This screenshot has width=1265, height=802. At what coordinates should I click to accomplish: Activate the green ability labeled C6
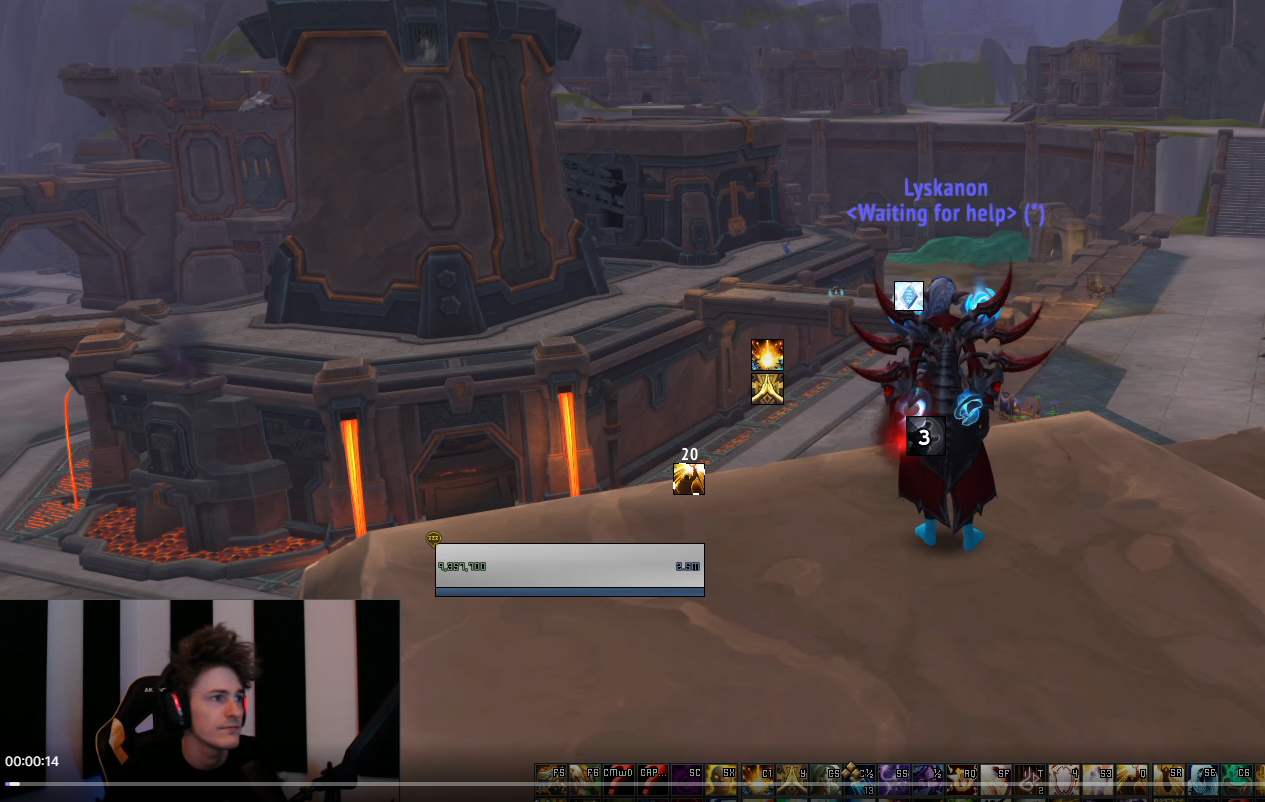coord(1234,779)
